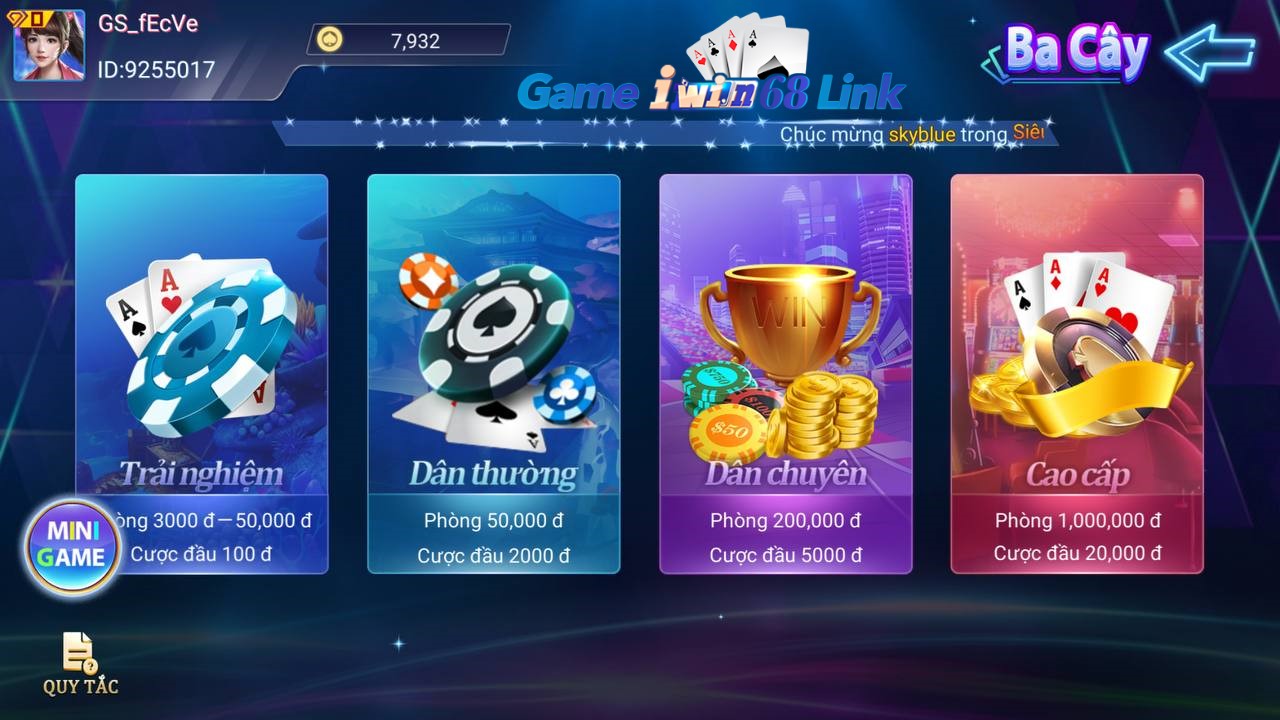Show the Quy Tắc rules

point(80,663)
